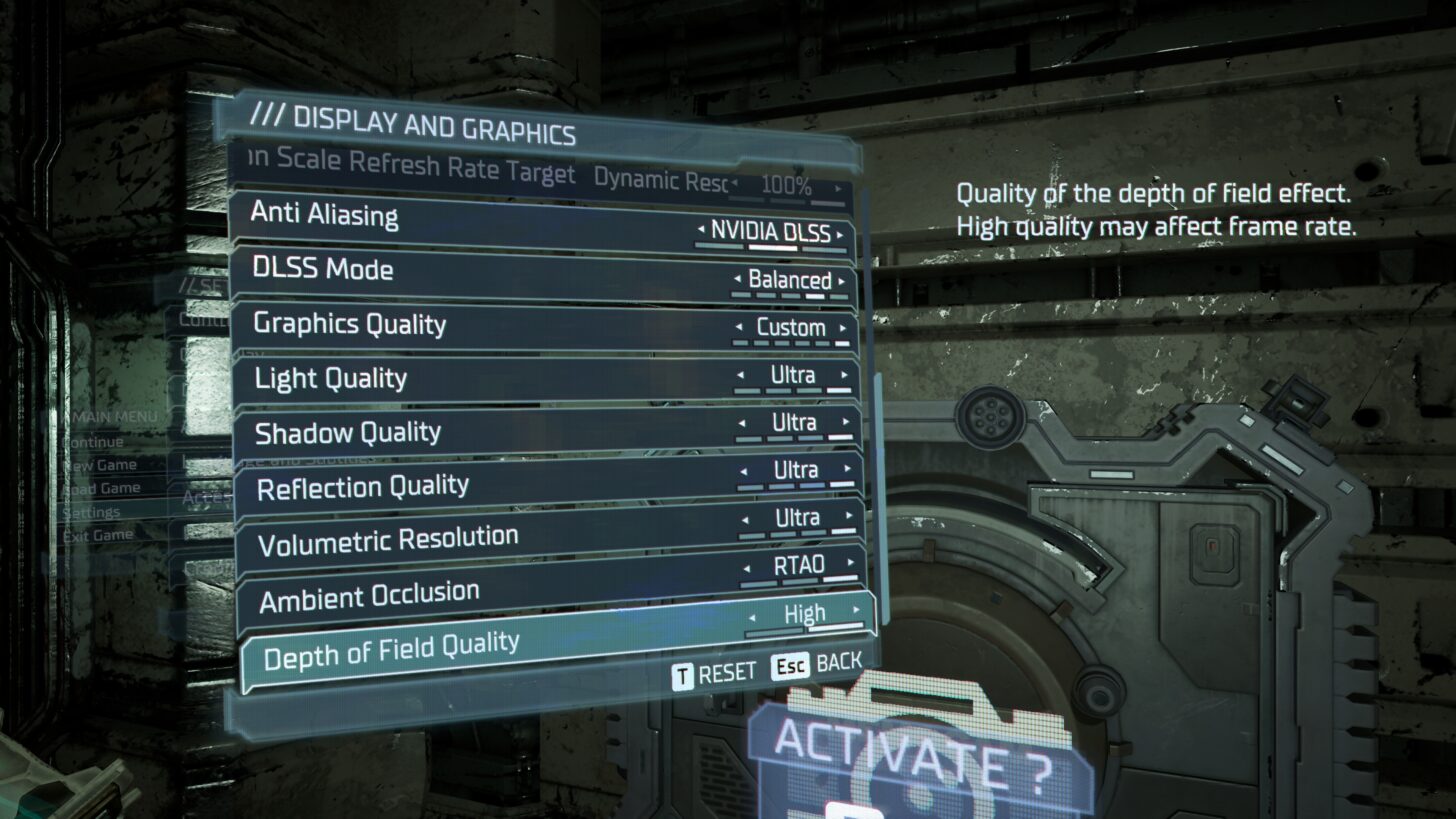Click left arrow next to RTAO value
The image size is (1456, 819).
tap(747, 567)
